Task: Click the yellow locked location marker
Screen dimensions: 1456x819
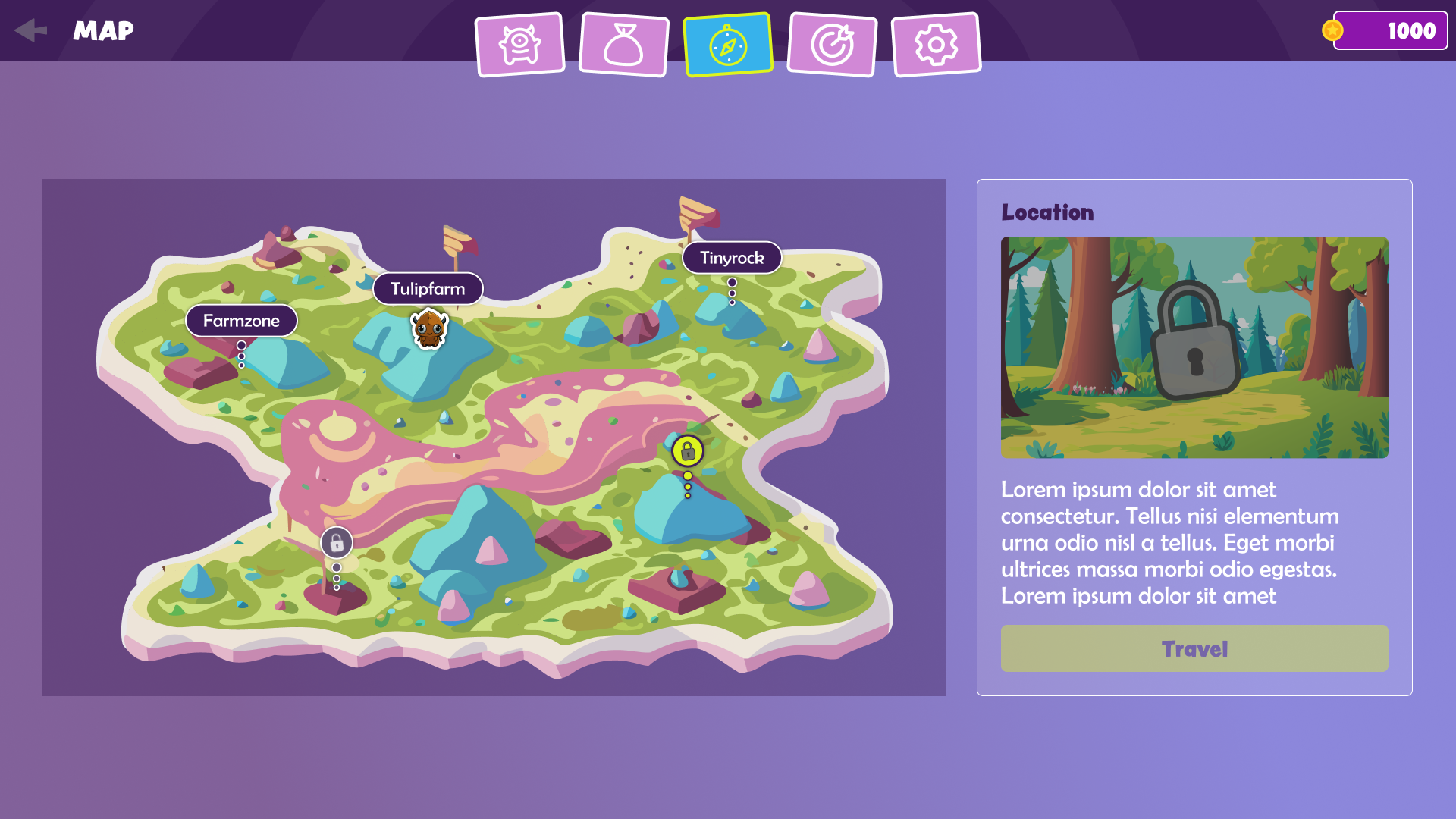Action: point(688,451)
